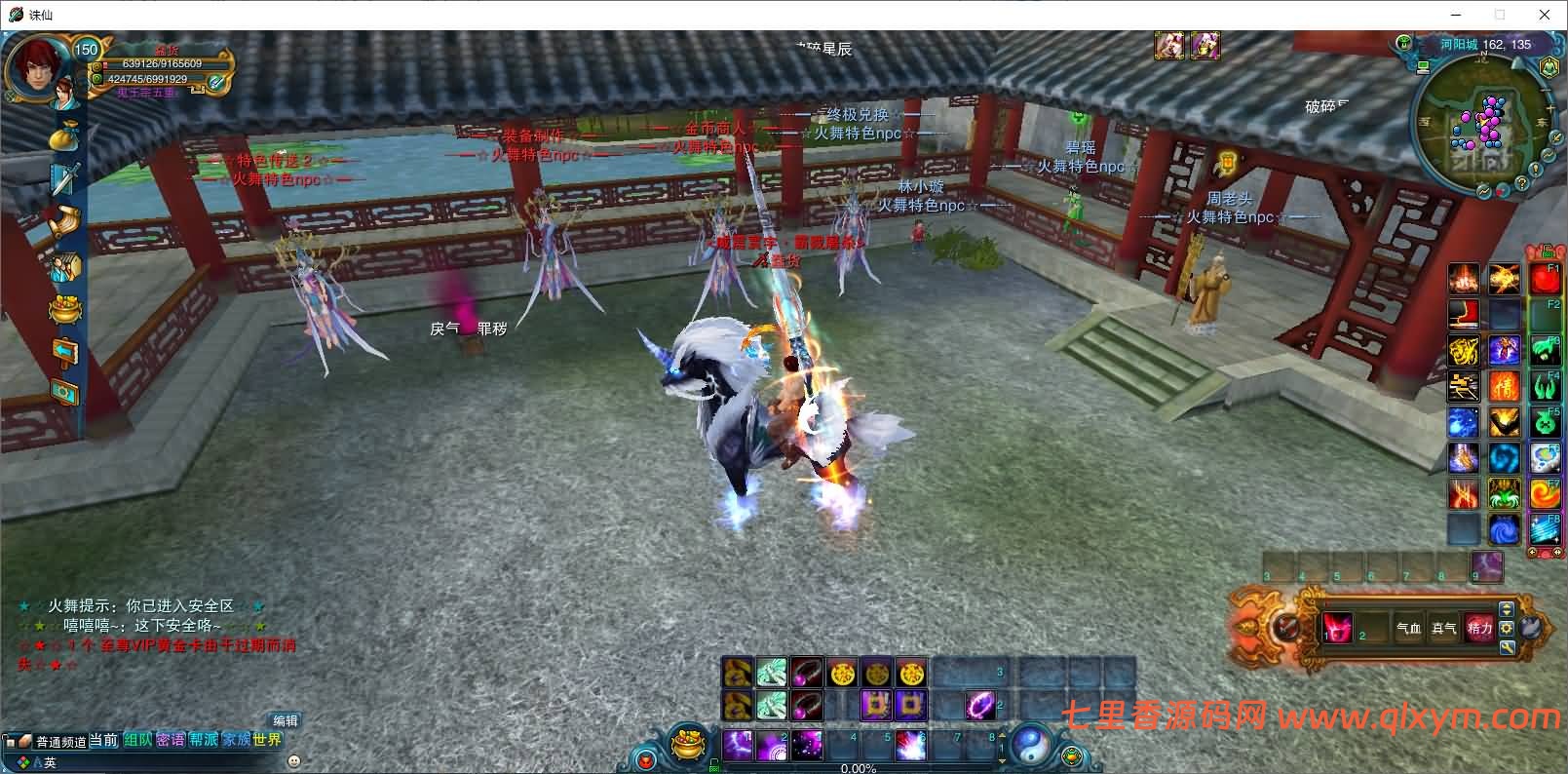Switch to the 世界 chat tab
The height and width of the screenshot is (774, 1568).
(268, 740)
